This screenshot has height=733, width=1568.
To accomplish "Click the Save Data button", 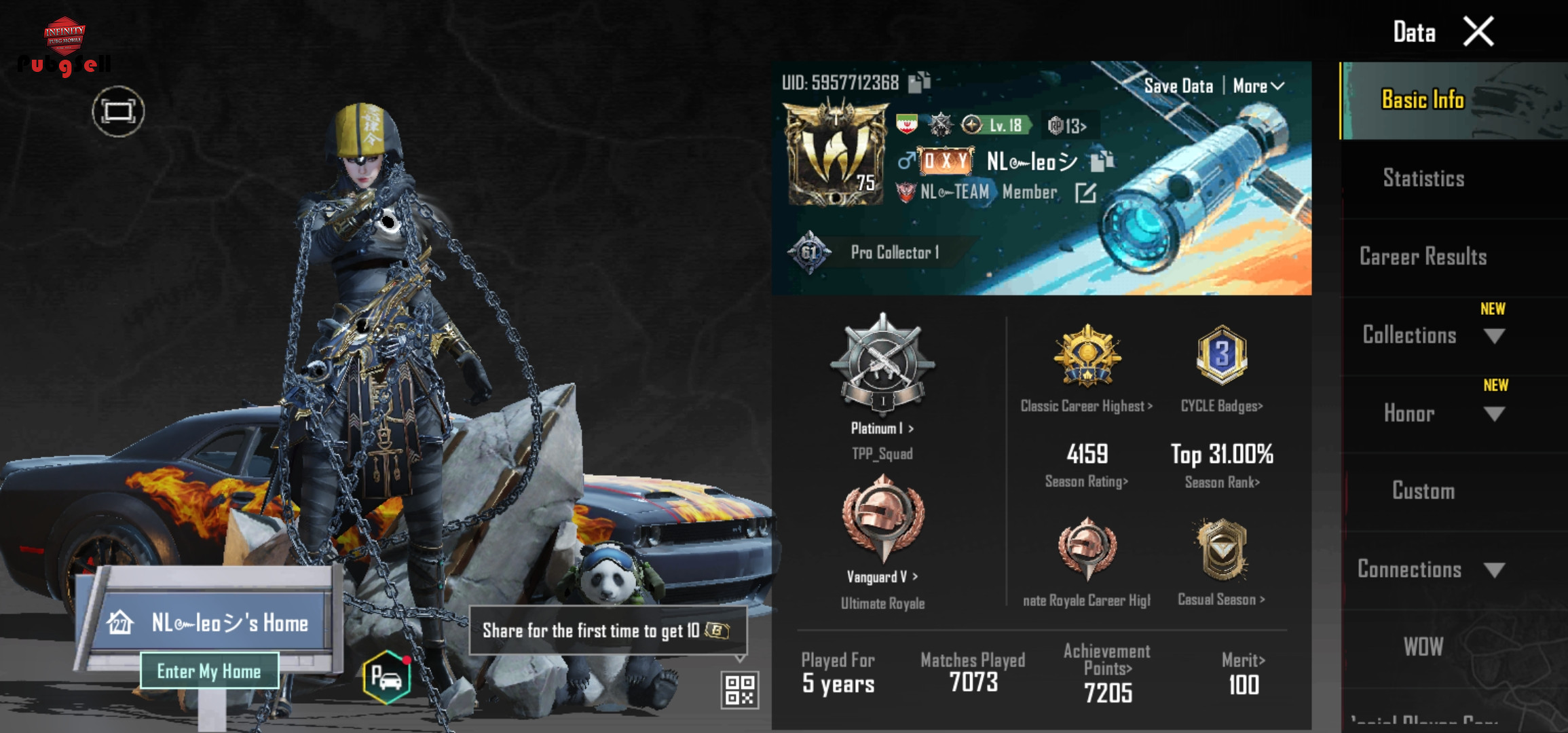I will [1178, 86].
